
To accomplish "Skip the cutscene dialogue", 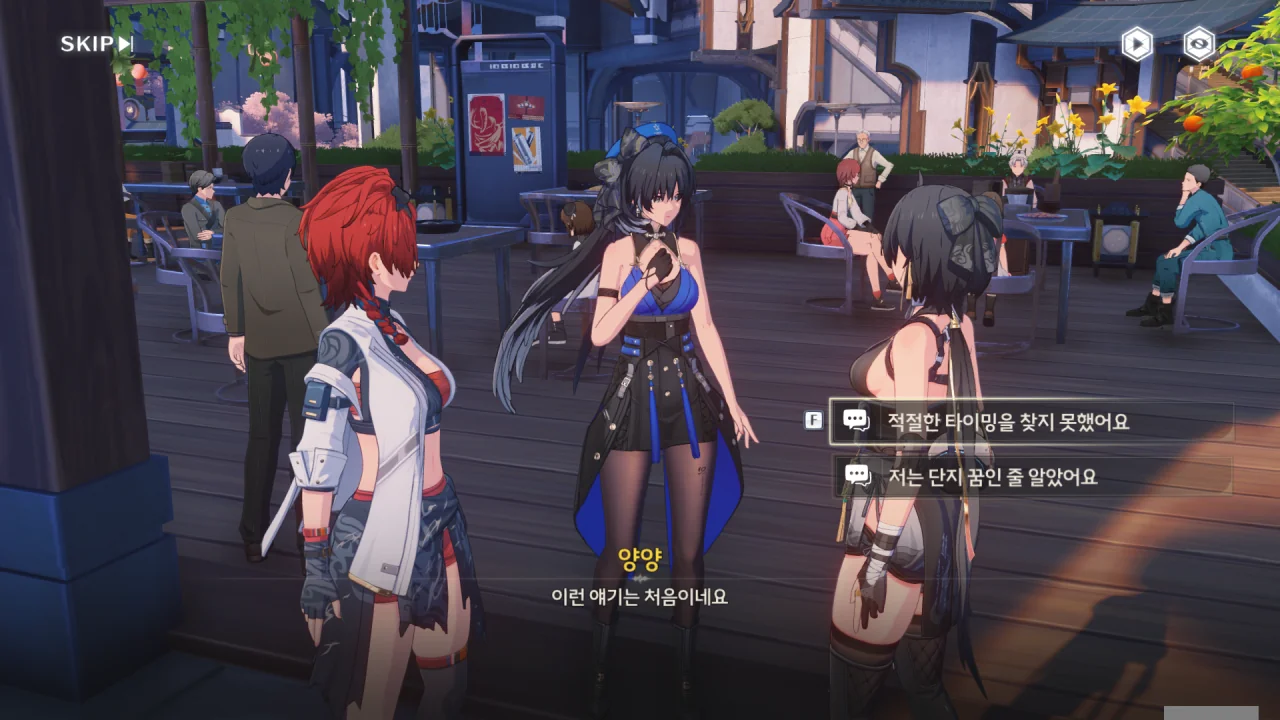I will click(x=96, y=44).
